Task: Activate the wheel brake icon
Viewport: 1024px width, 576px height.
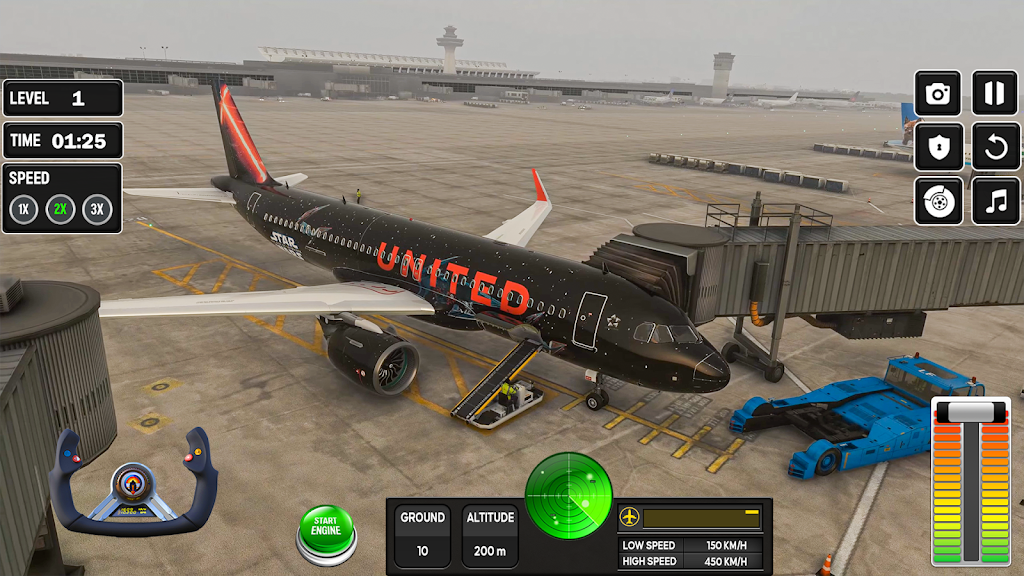Action: pos(938,201)
